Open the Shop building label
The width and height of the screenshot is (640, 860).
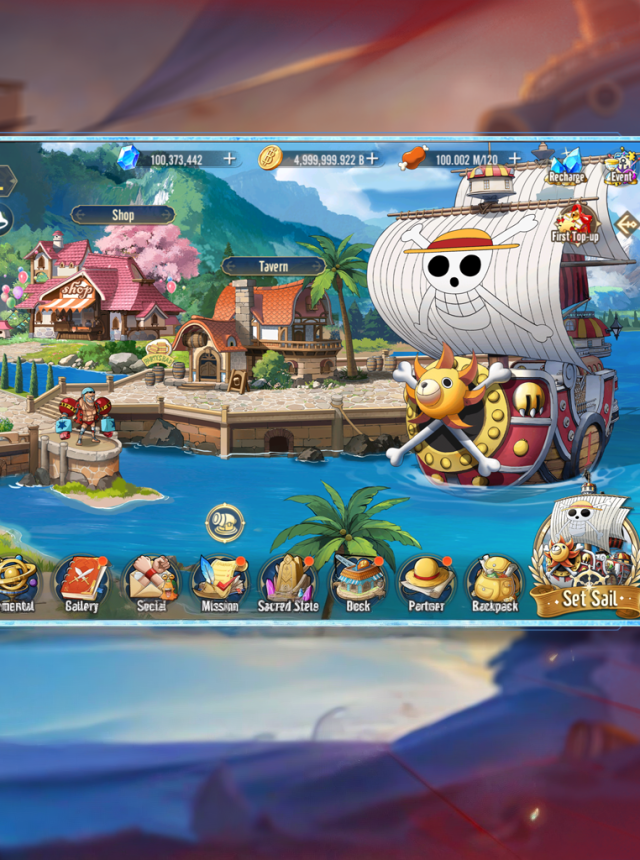point(123,215)
